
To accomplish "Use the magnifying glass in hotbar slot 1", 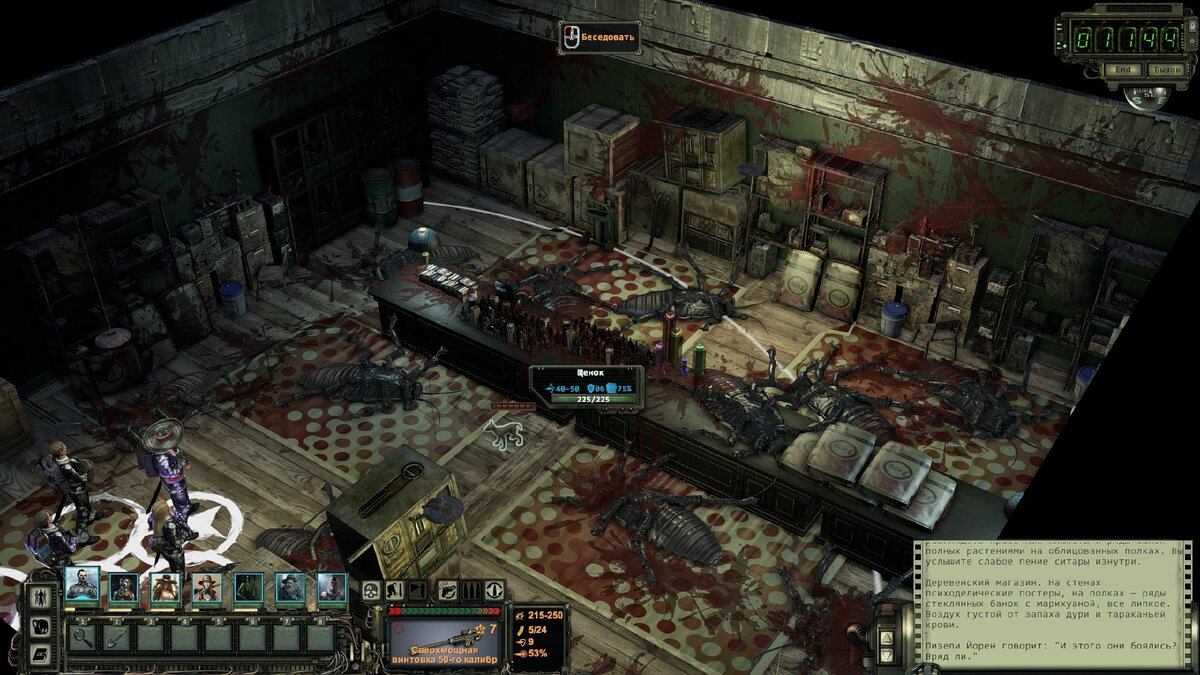I will click(x=83, y=635).
